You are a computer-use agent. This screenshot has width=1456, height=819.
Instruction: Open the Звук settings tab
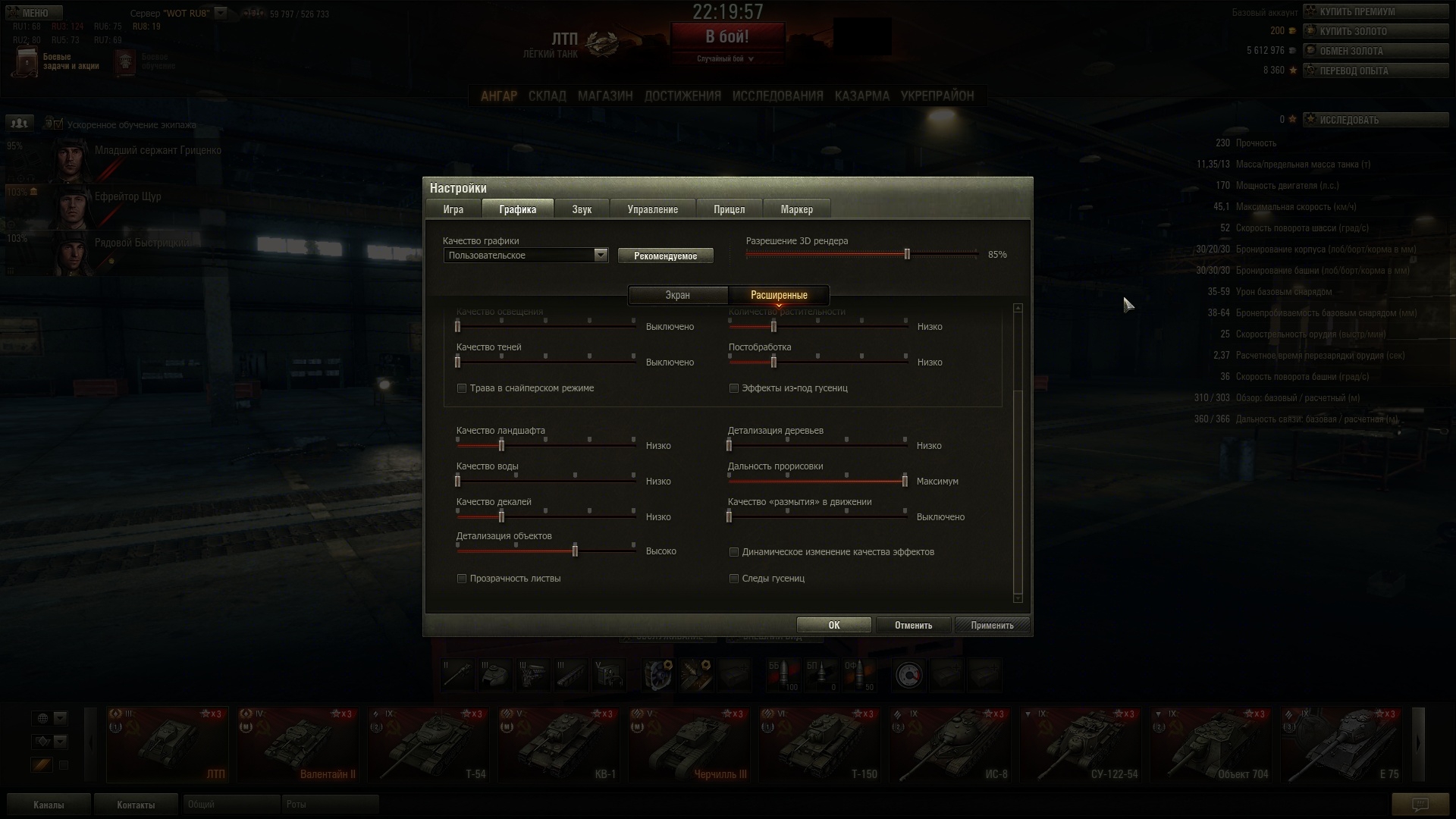coord(582,209)
